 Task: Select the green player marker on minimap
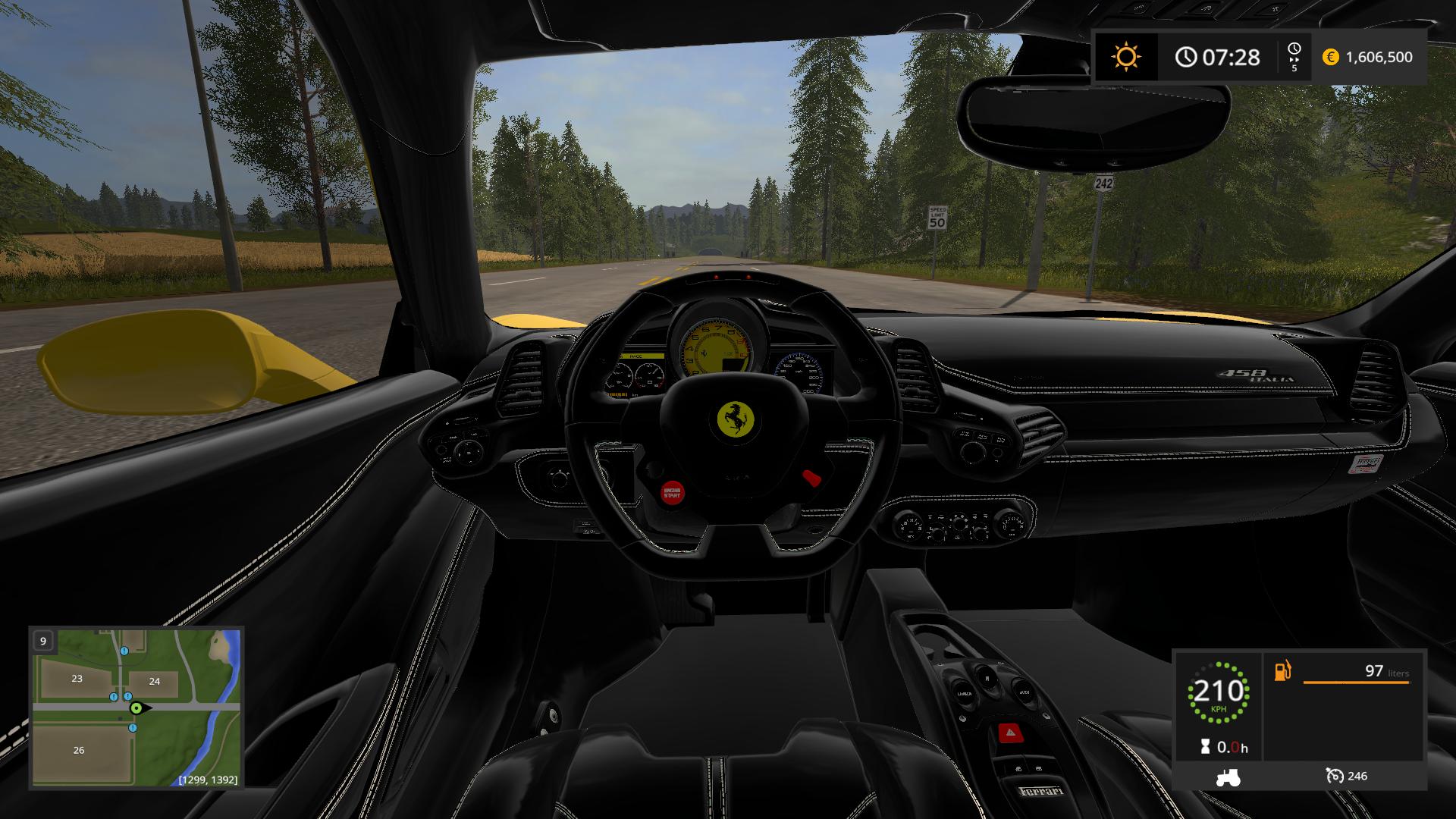click(136, 708)
